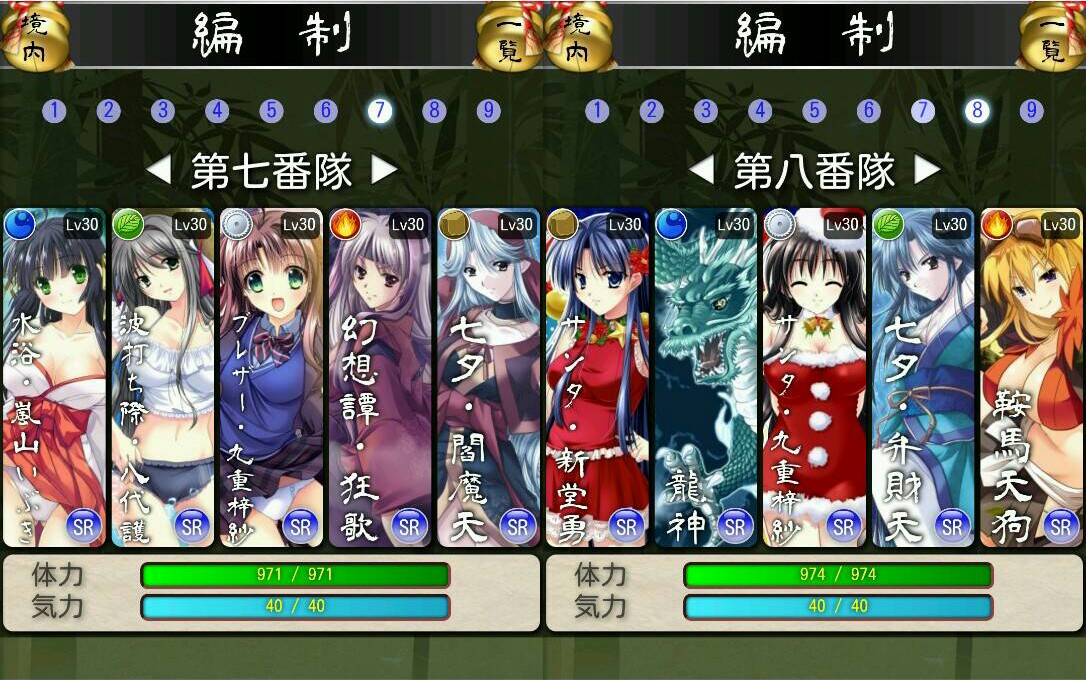The height and width of the screenshot is (680, 1086).
Task: Switch to squad 9 in 第八番隊 panel
Action: click(x=1031, y=111)
